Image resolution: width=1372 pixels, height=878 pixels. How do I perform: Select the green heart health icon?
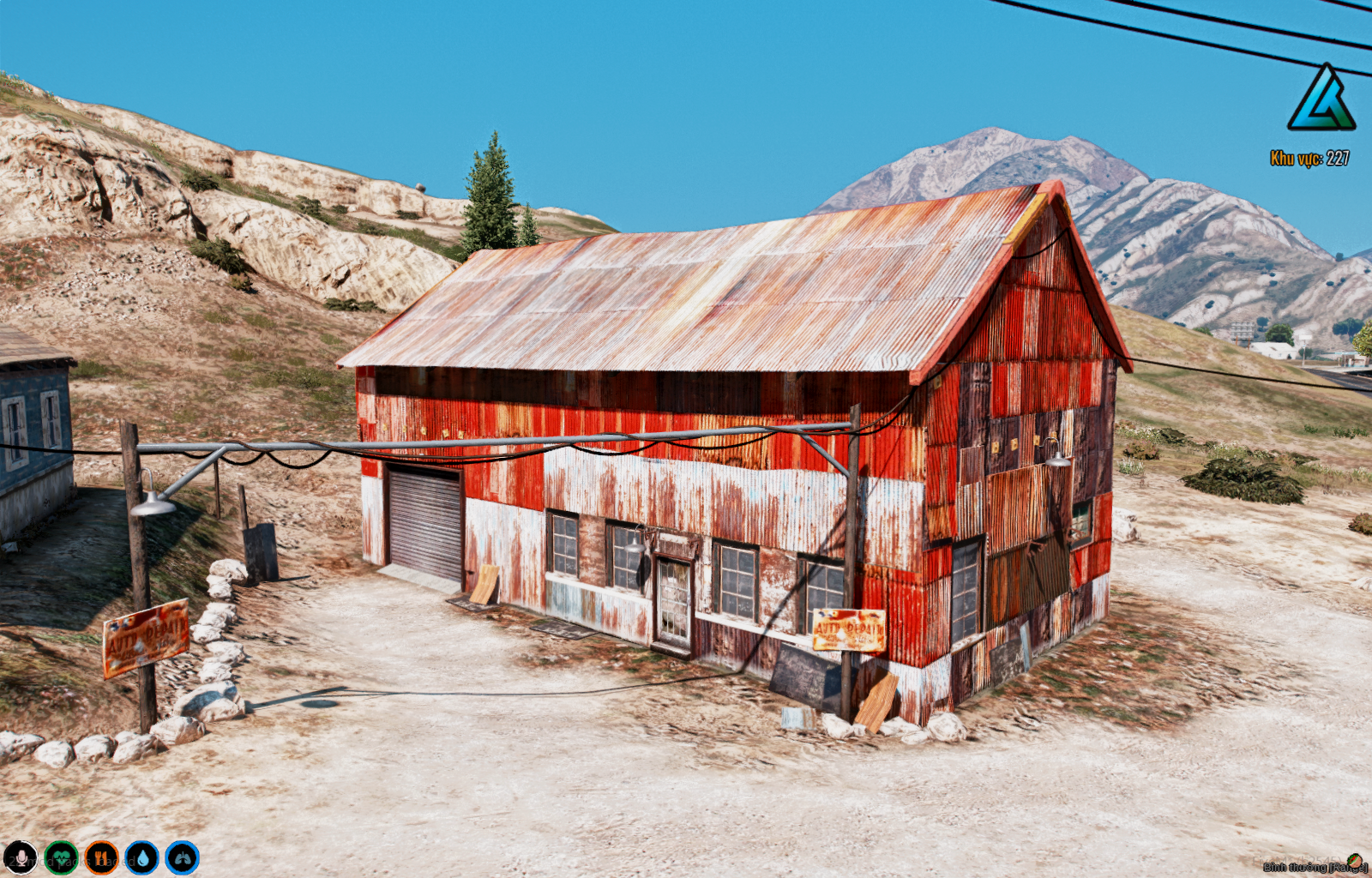(x=61, y=857)
